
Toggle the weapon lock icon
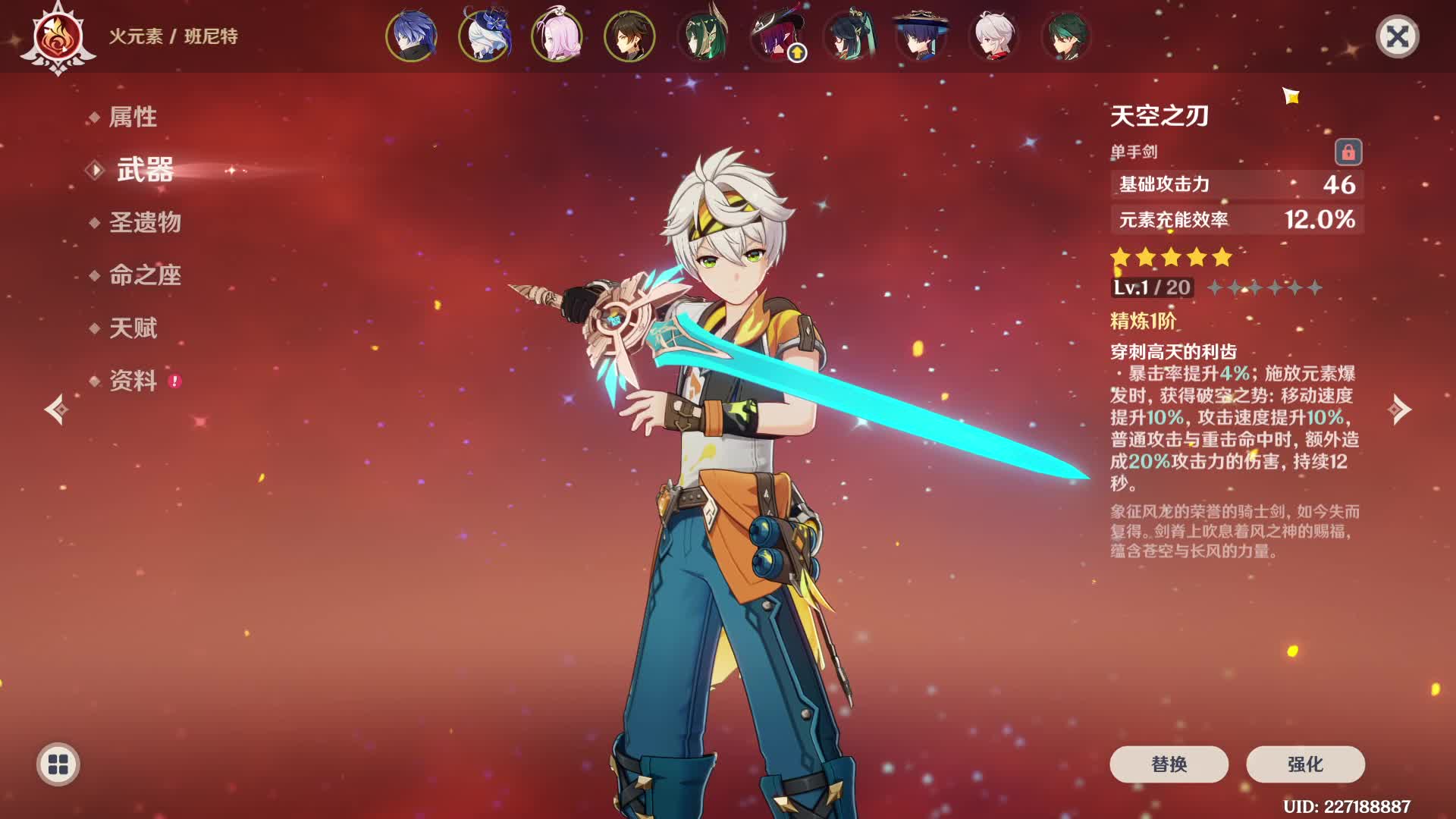[x=1348, y=152]
